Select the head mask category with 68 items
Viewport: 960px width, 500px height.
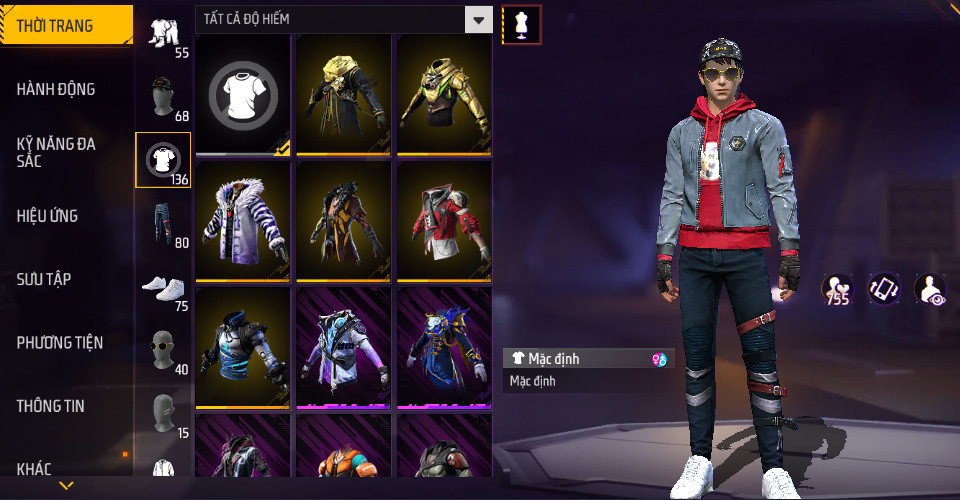[x=163, y=98]
